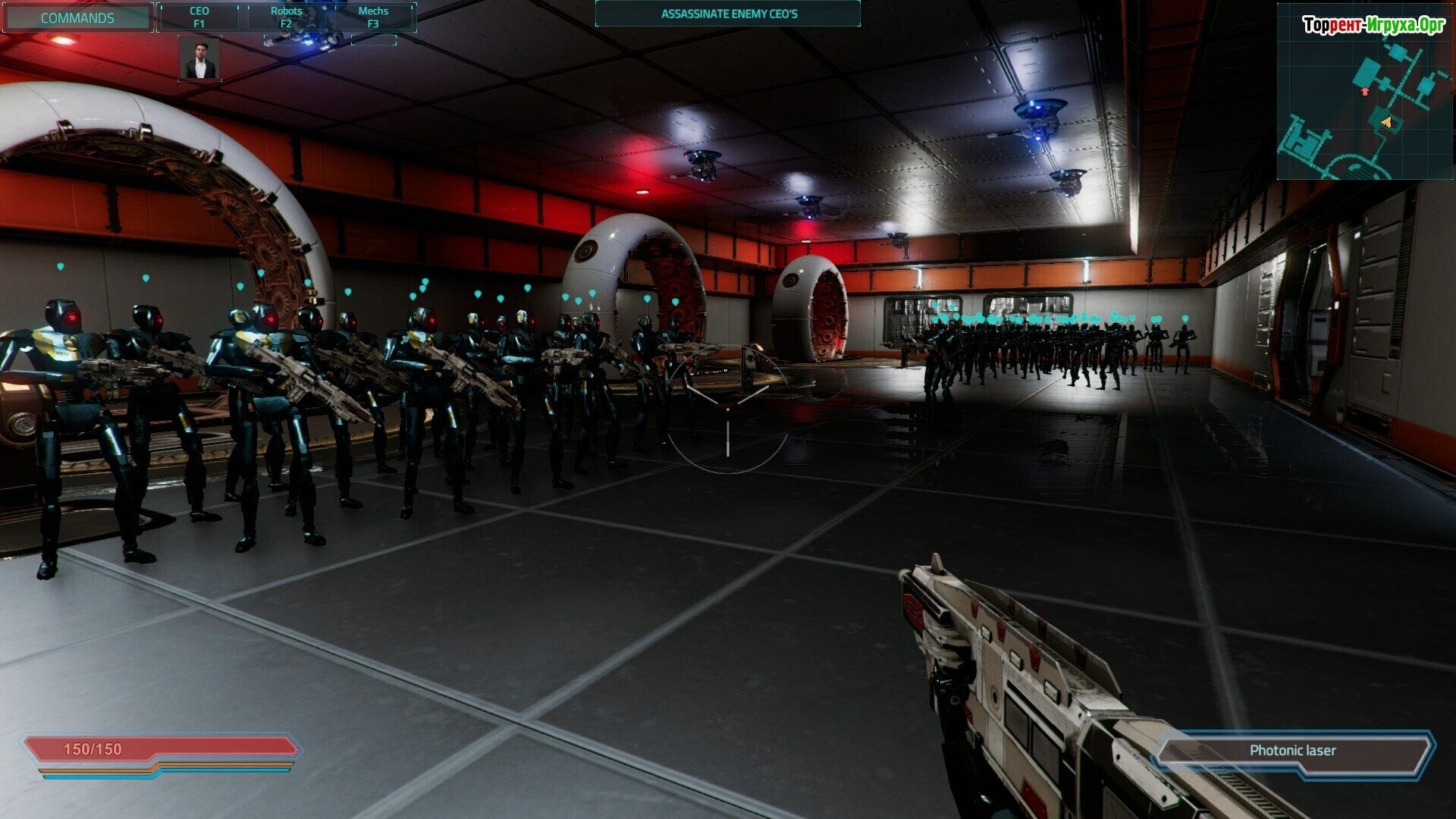Select the Mechs F3 group

click(x=373, y=17)
